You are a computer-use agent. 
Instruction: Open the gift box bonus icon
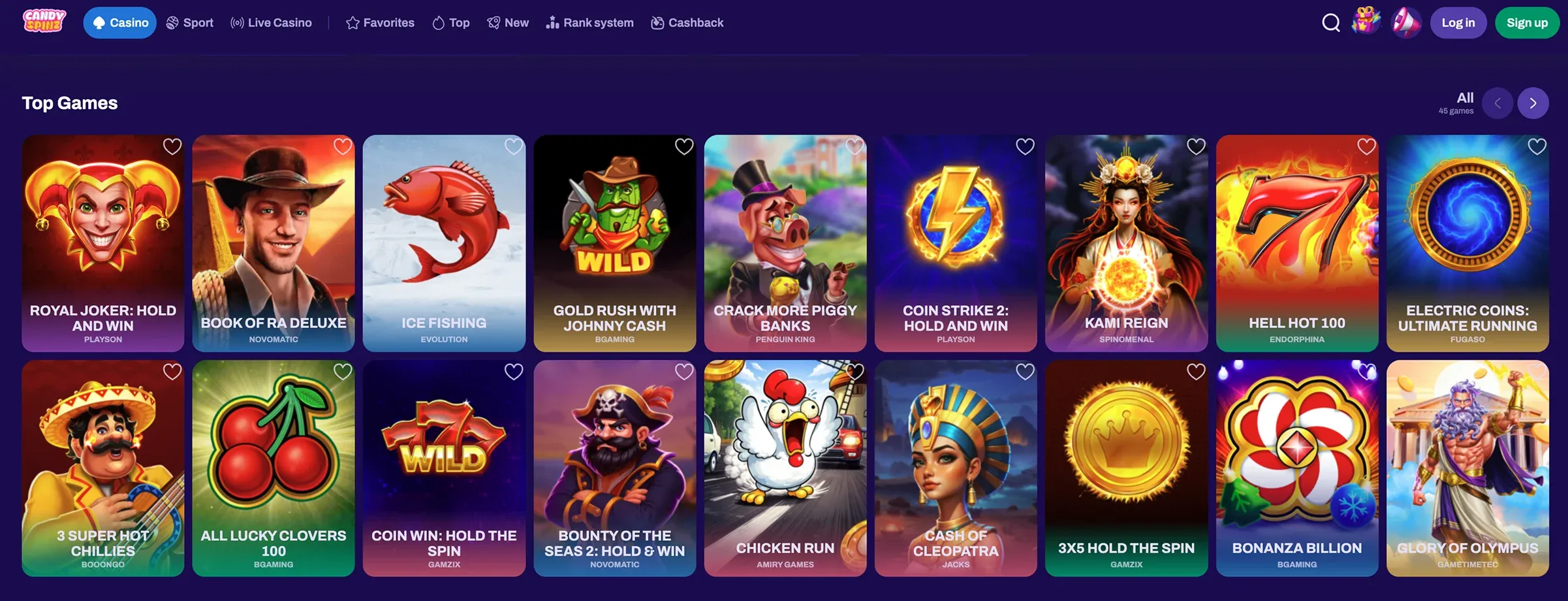pyautogui.click(x=1366, y=22)
